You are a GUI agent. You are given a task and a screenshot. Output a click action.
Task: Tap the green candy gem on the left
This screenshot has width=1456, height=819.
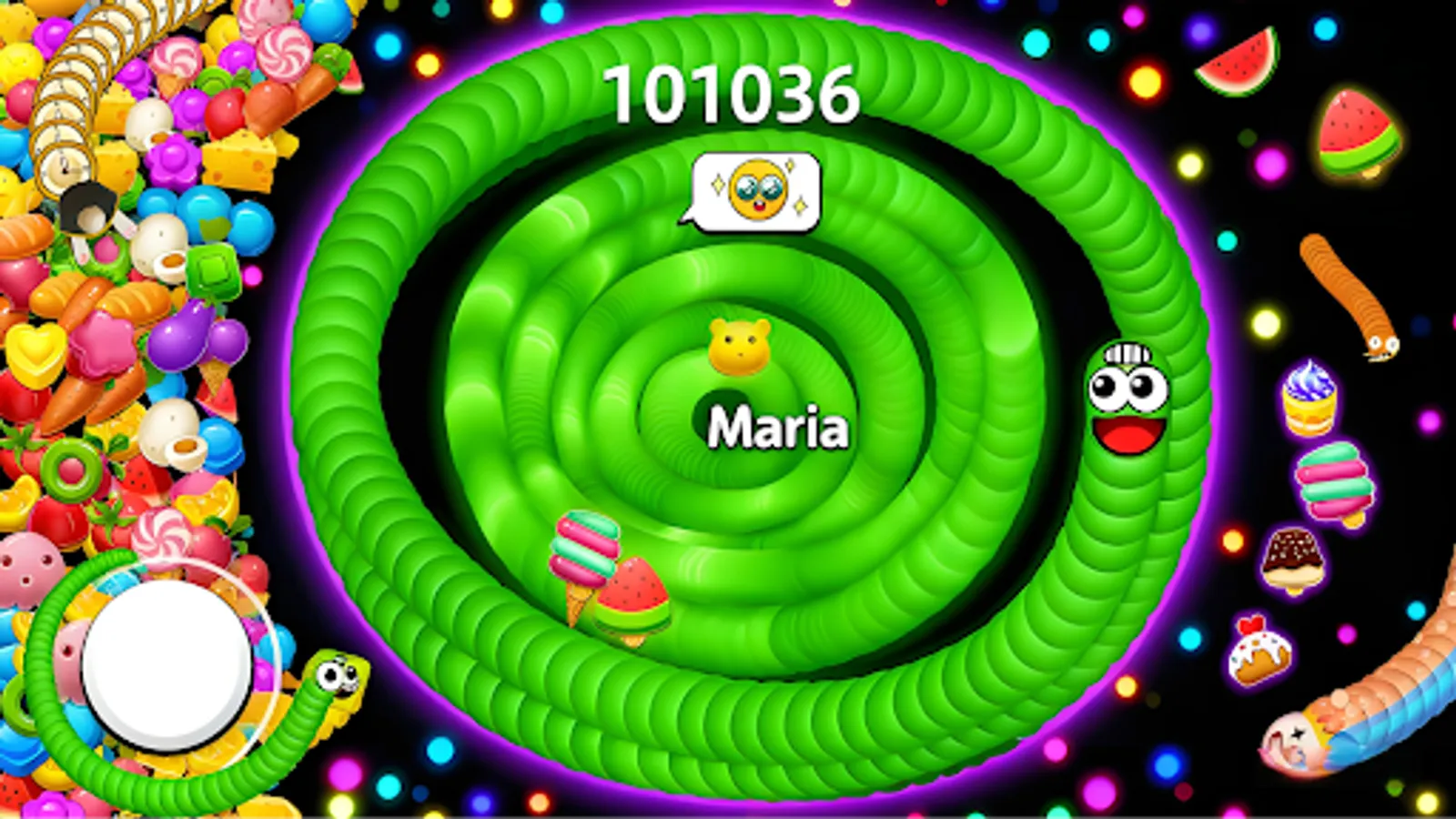click(213, 269)
